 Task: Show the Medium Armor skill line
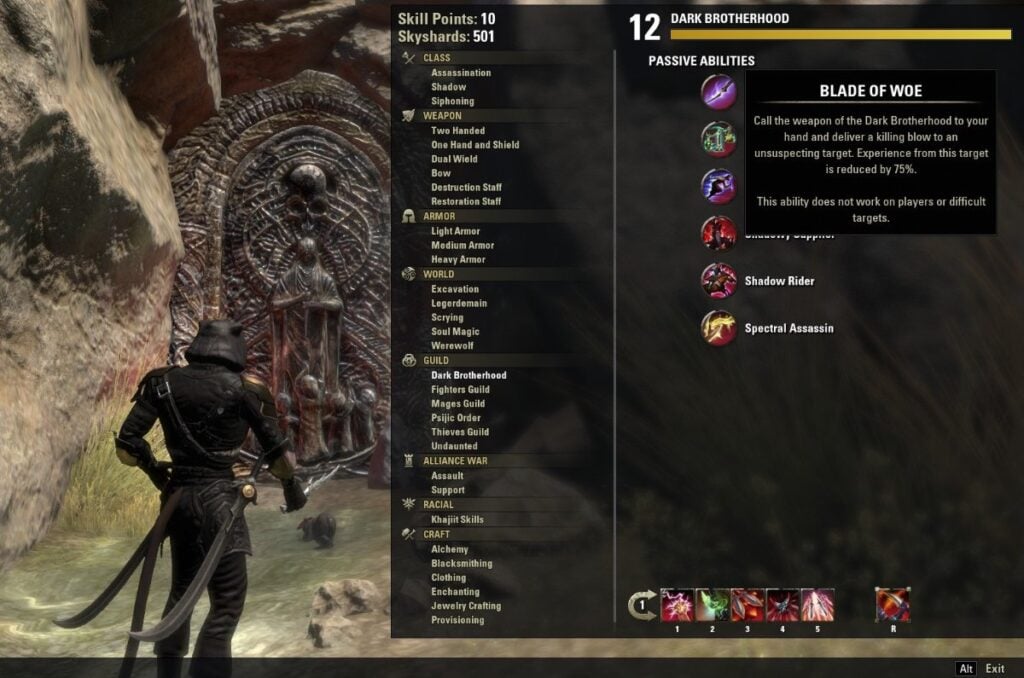[462, 245]
